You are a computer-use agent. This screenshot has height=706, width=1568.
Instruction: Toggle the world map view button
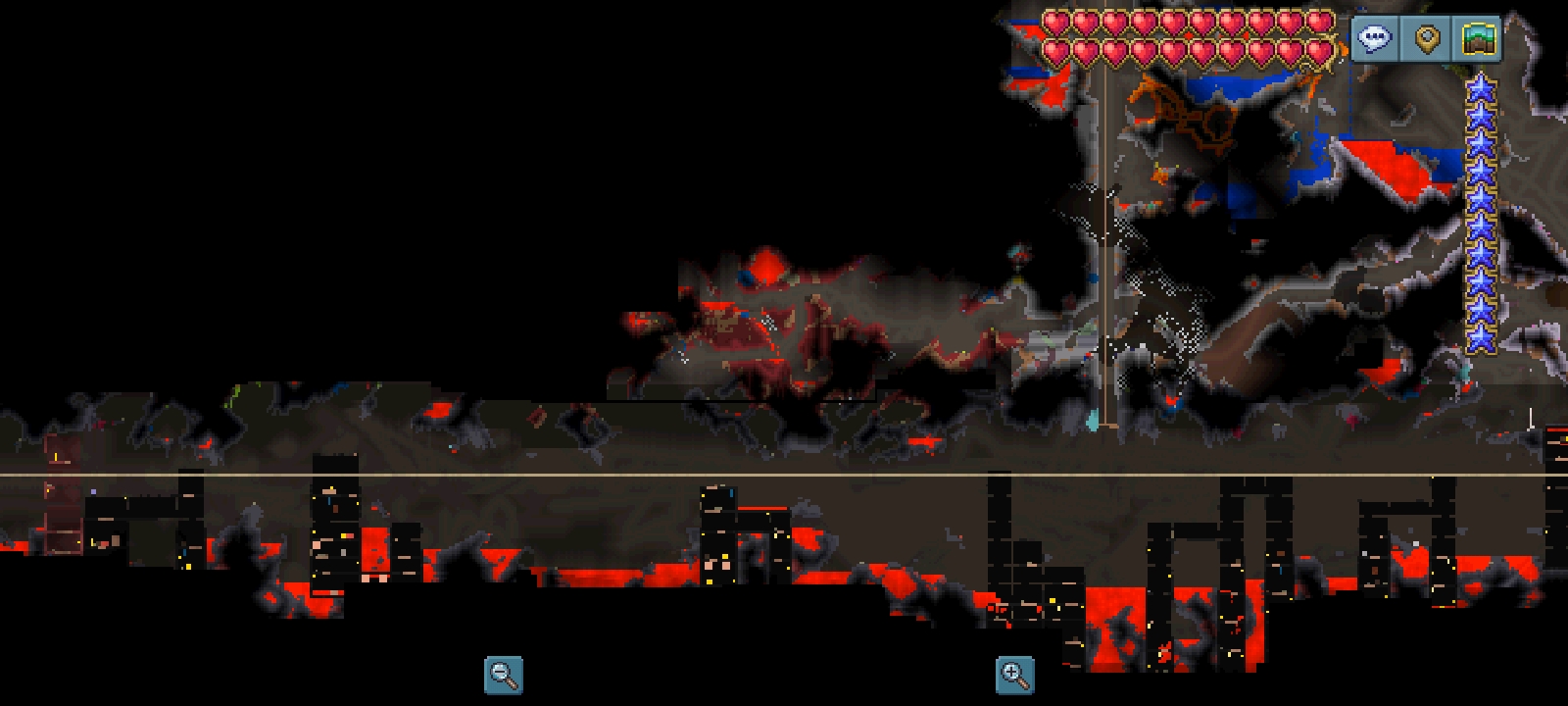(1479, 39)
